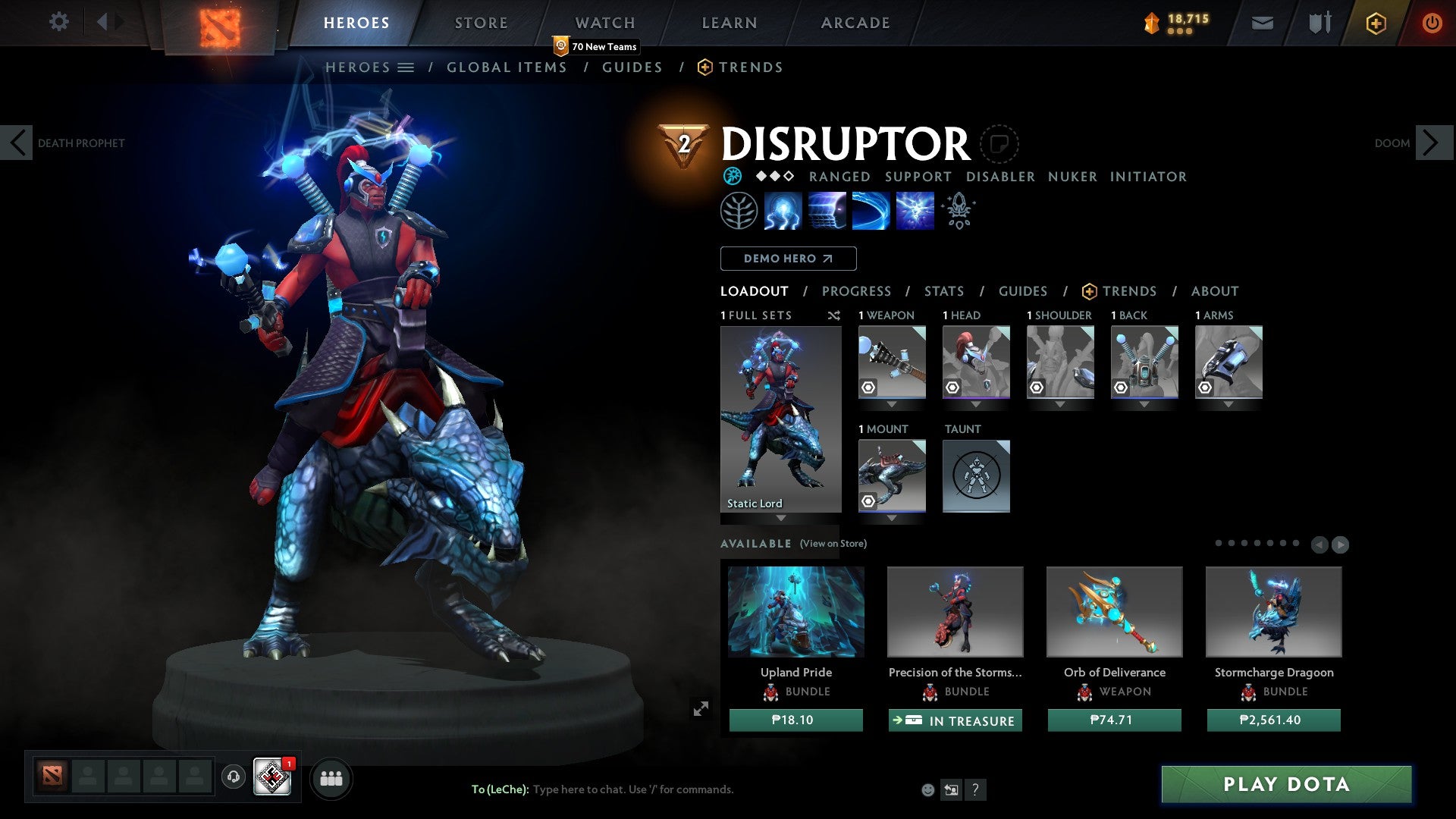
Task: Select the Water ranked roles medal badge
Action: click(731, 176)
